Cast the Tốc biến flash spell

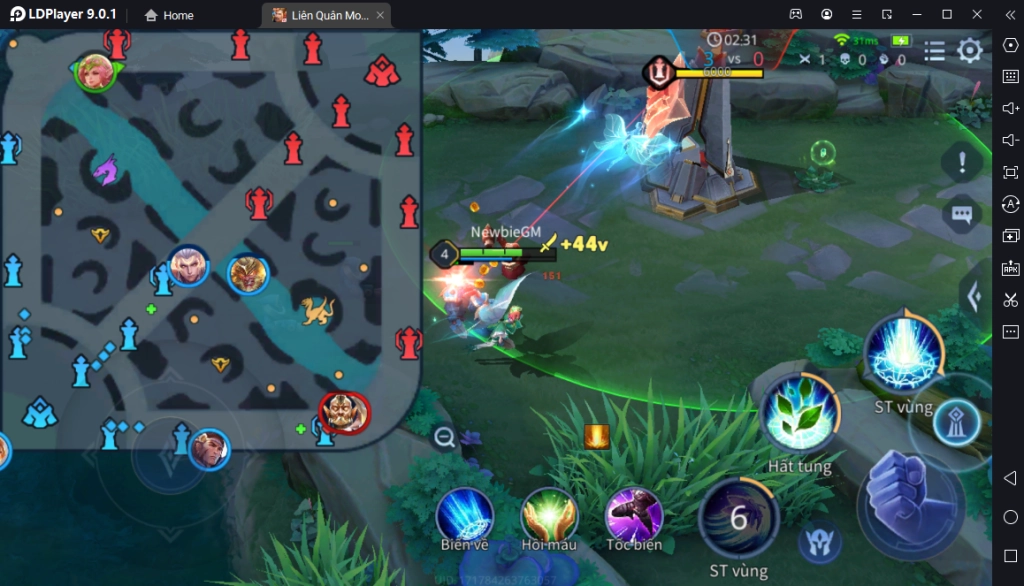634,515
